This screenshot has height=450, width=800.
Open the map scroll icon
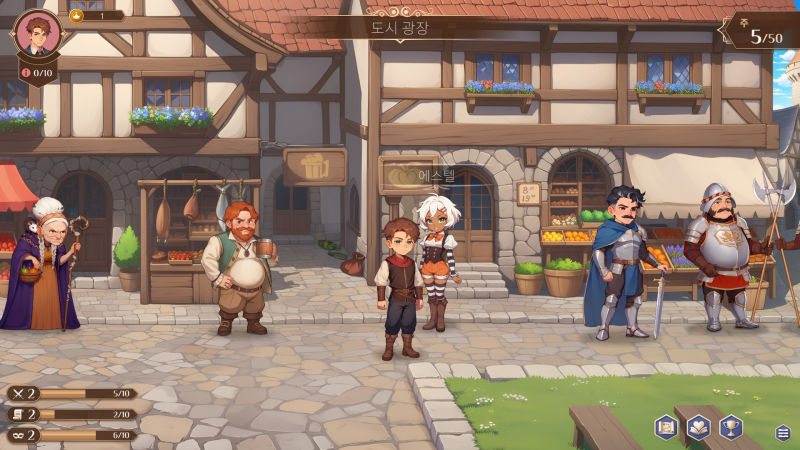(x=666, y=427)
